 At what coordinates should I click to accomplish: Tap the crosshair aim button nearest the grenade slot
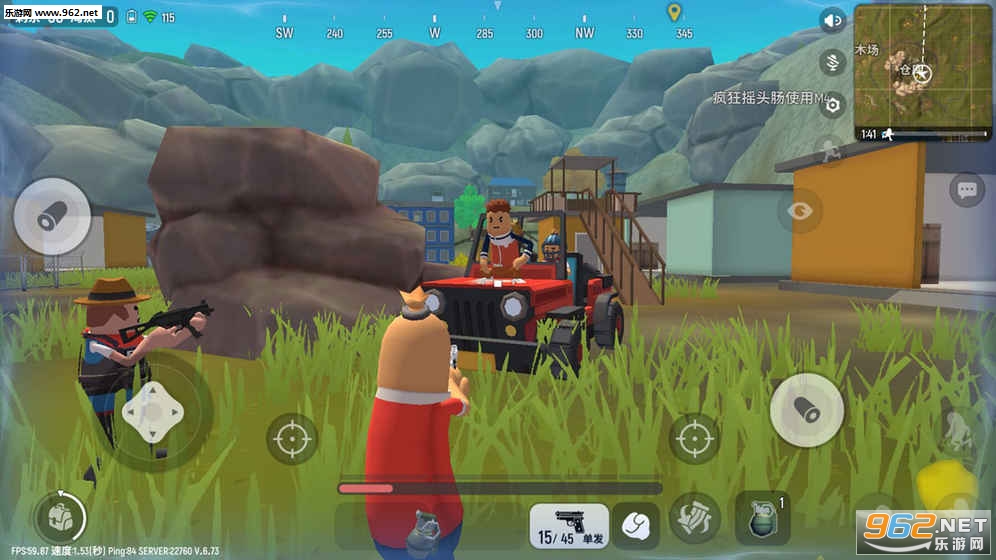tap(693, 437)
